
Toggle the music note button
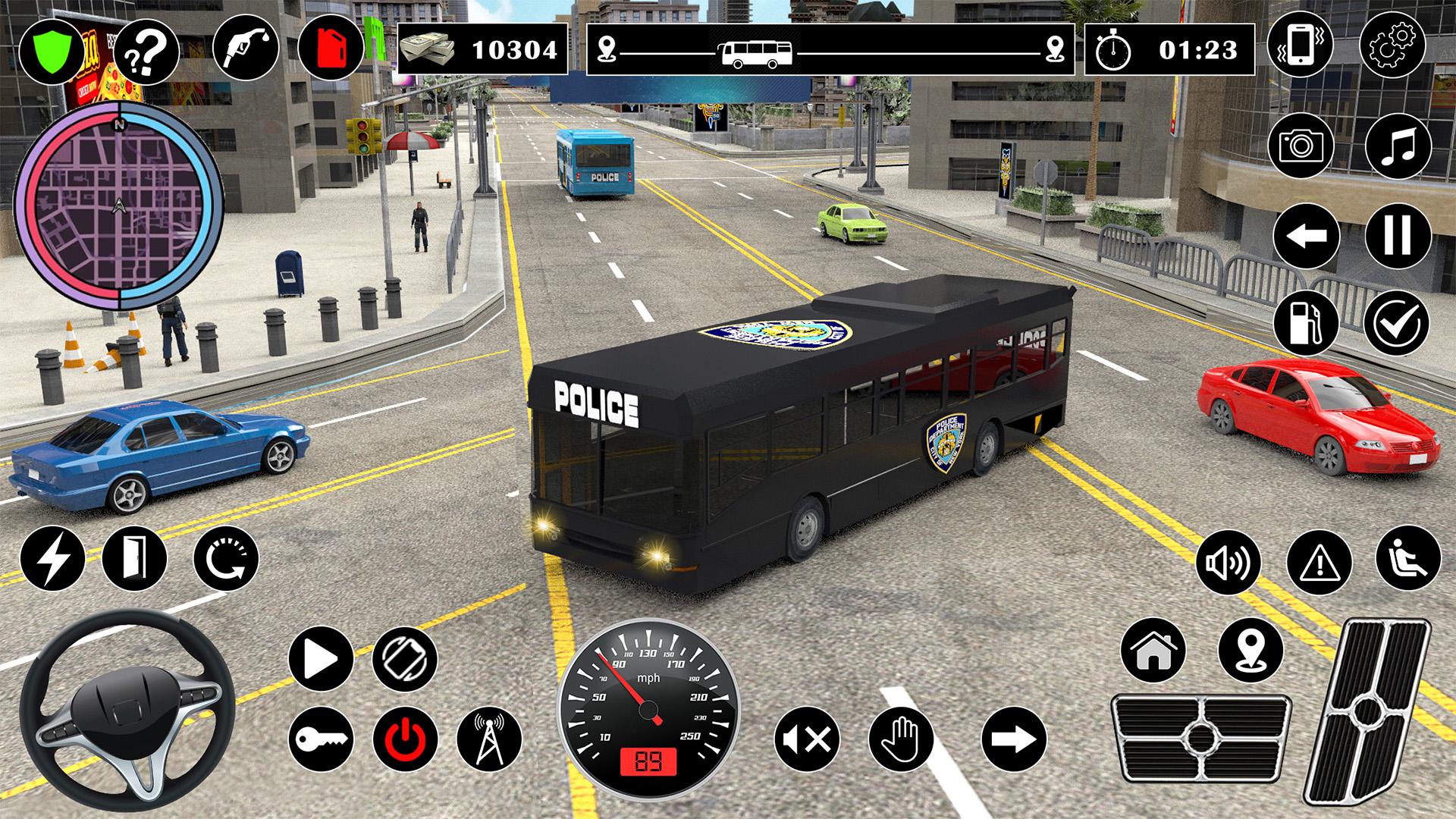(x=1398, y=144)
